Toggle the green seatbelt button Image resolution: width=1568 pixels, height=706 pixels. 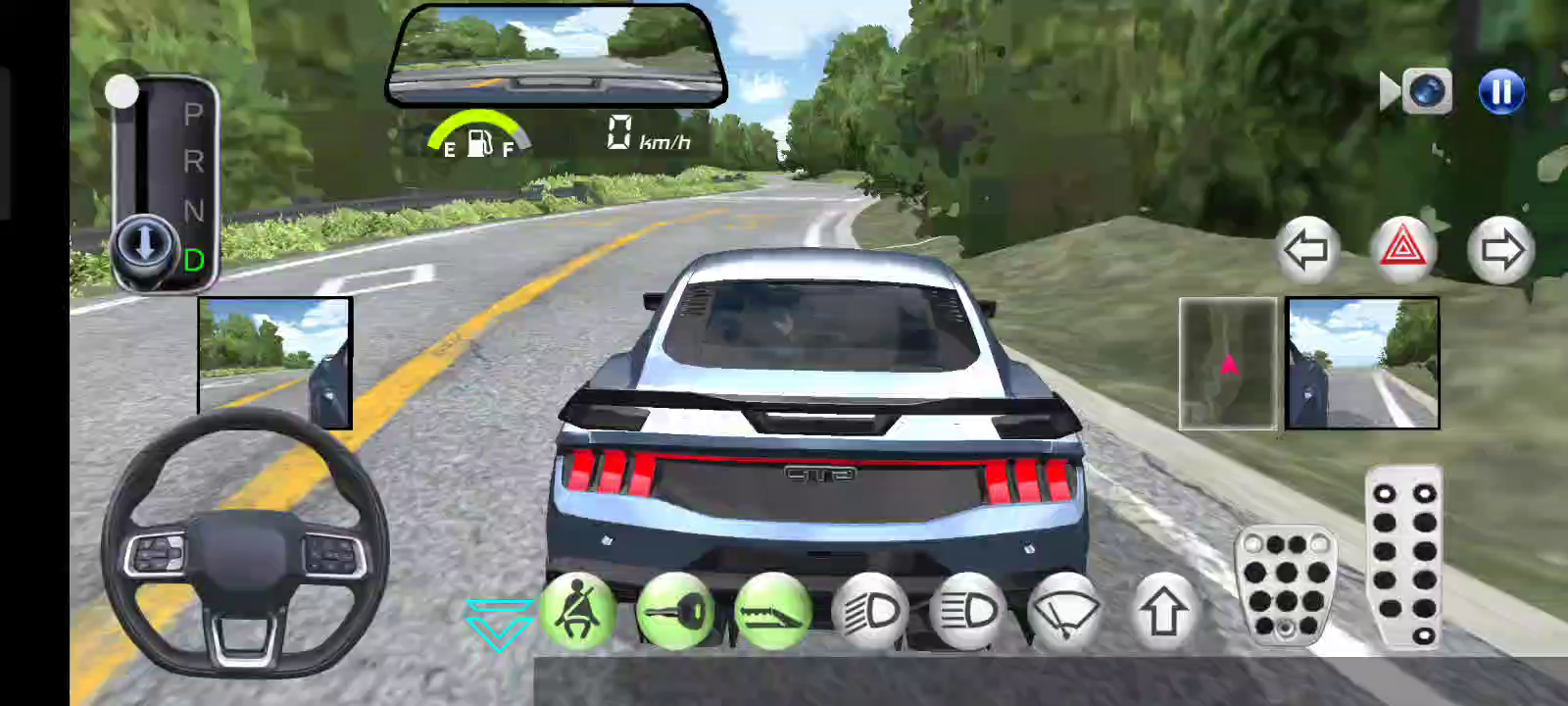[577, 613]
